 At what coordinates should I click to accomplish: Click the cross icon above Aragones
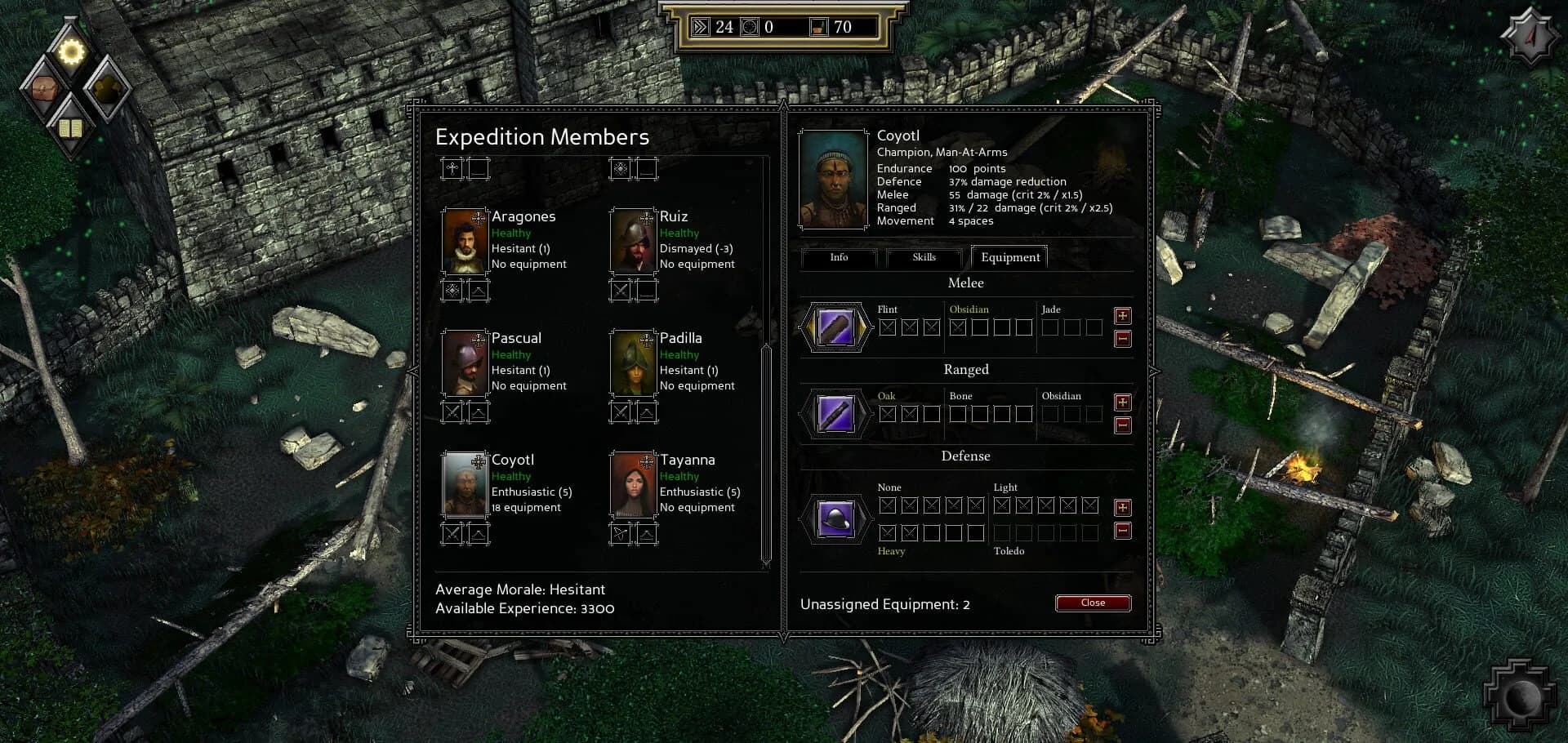coord(452,169)
